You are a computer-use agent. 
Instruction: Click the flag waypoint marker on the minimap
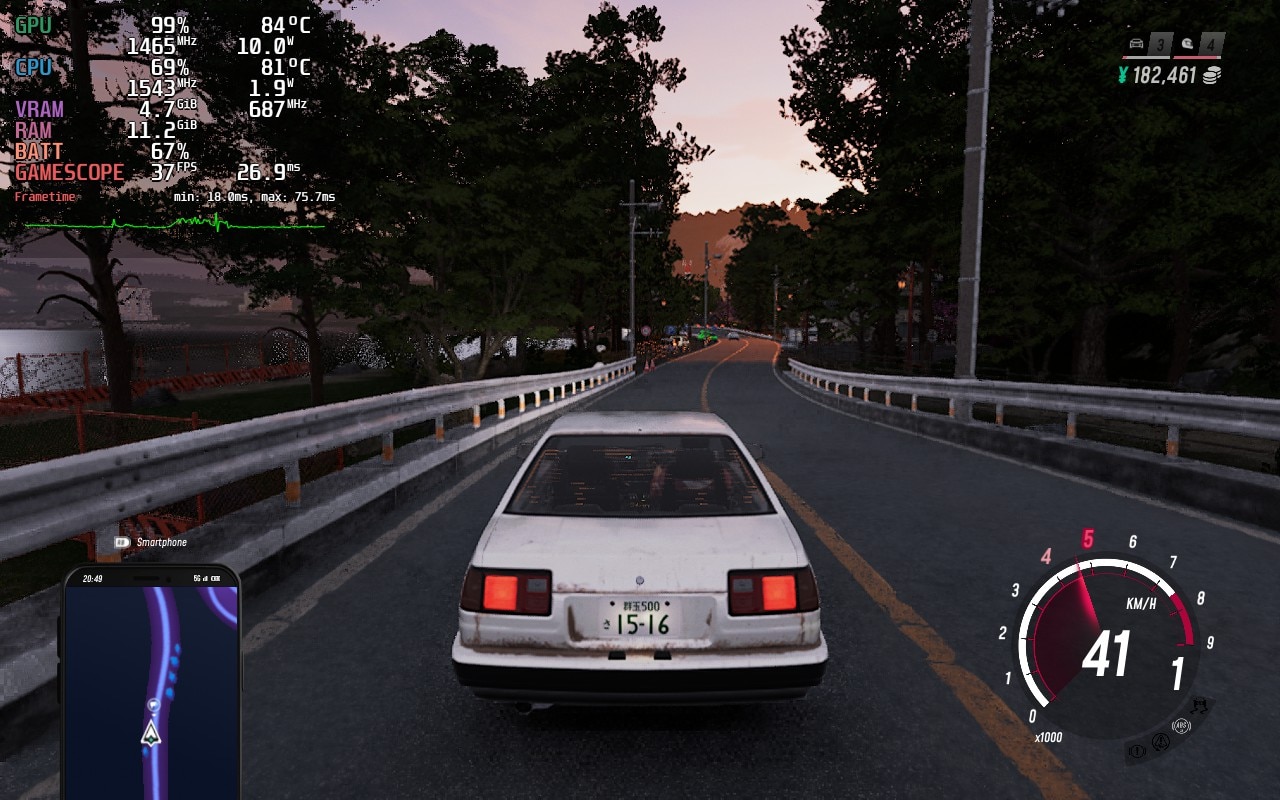tap(152, 704)
